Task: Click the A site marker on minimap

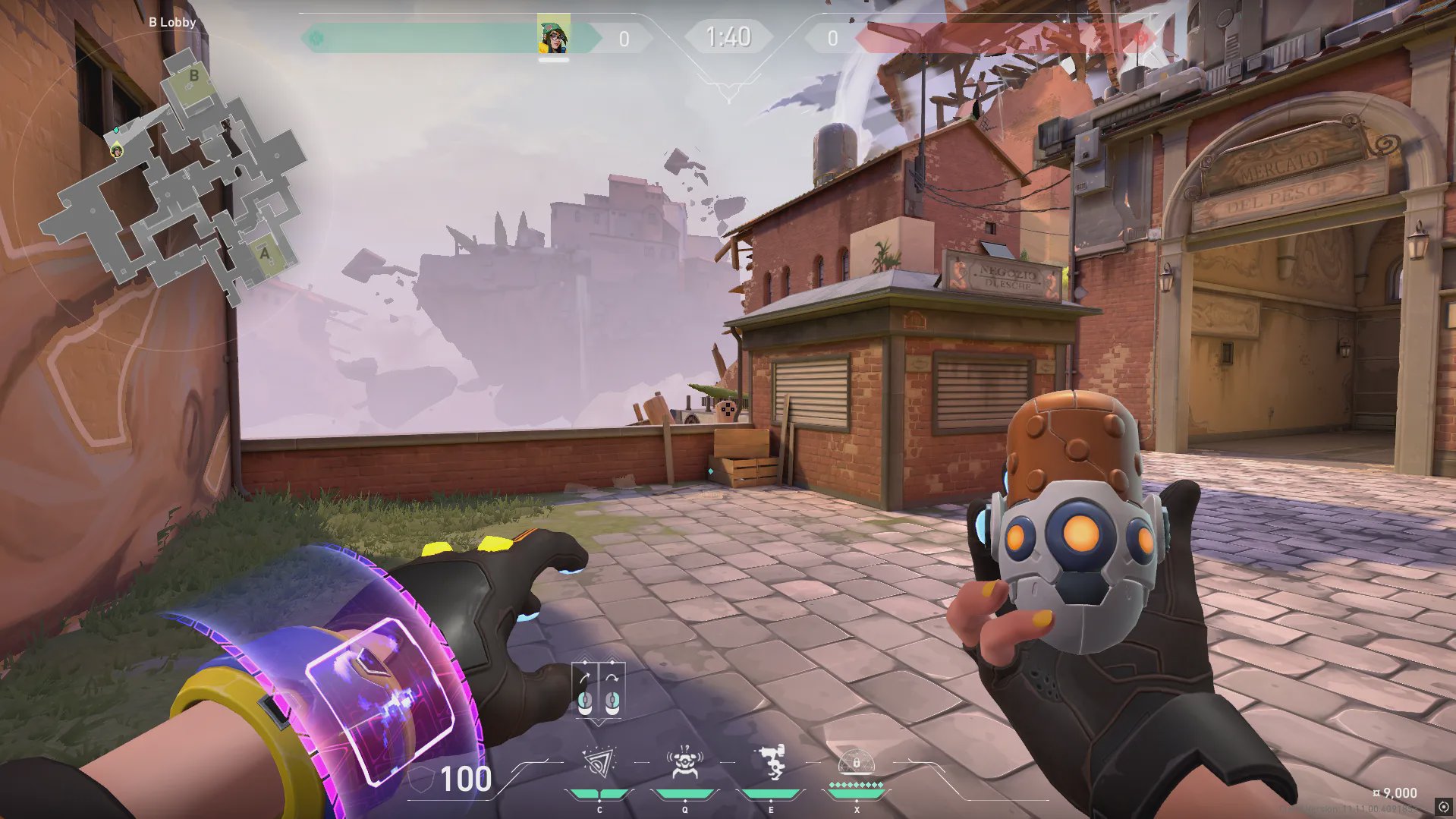Action: coord(264,254)
